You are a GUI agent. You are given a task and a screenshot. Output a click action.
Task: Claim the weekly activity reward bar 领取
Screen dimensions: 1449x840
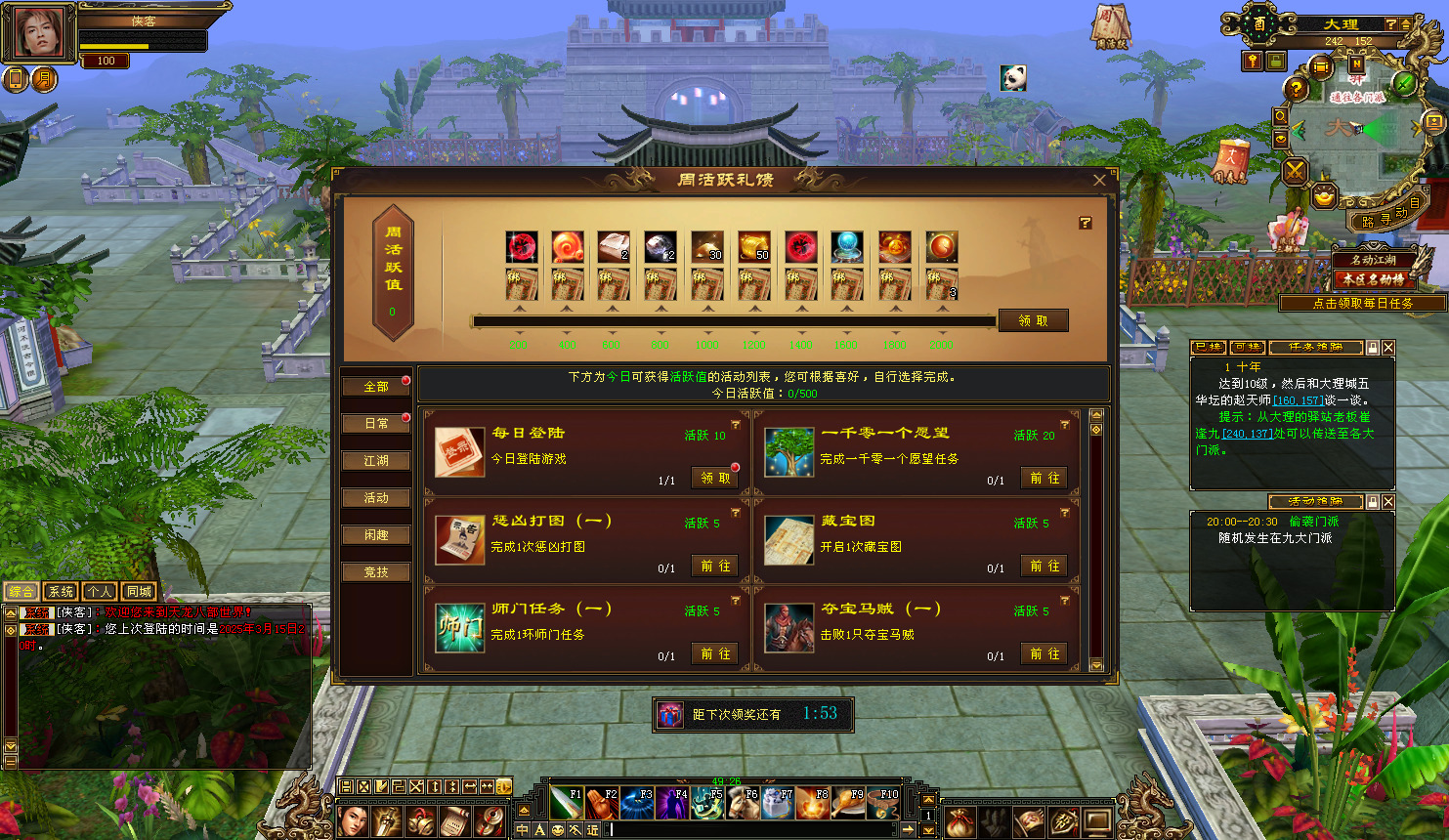(1033, 320)
